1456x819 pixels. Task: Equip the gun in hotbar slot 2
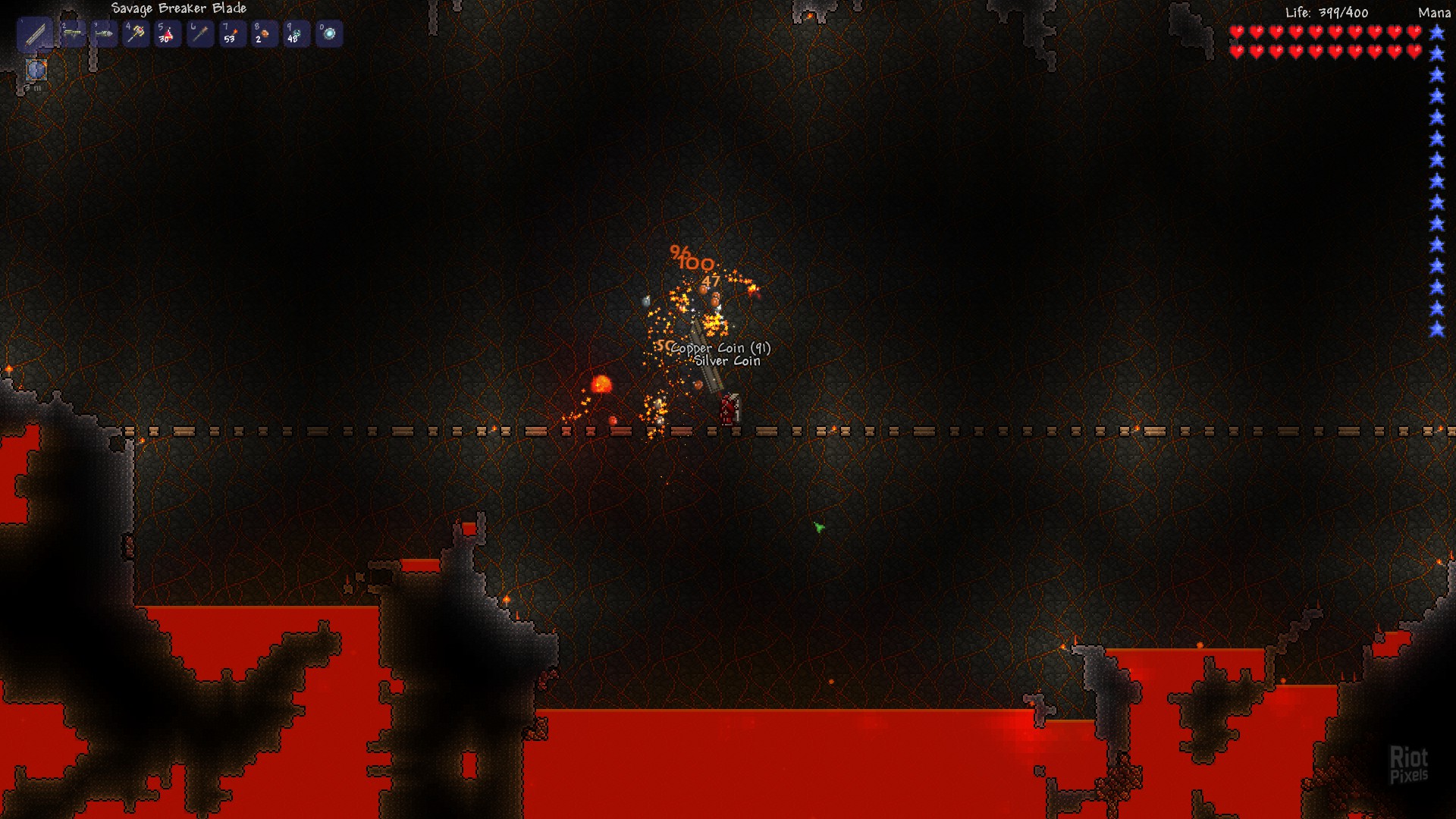point(74,34)
